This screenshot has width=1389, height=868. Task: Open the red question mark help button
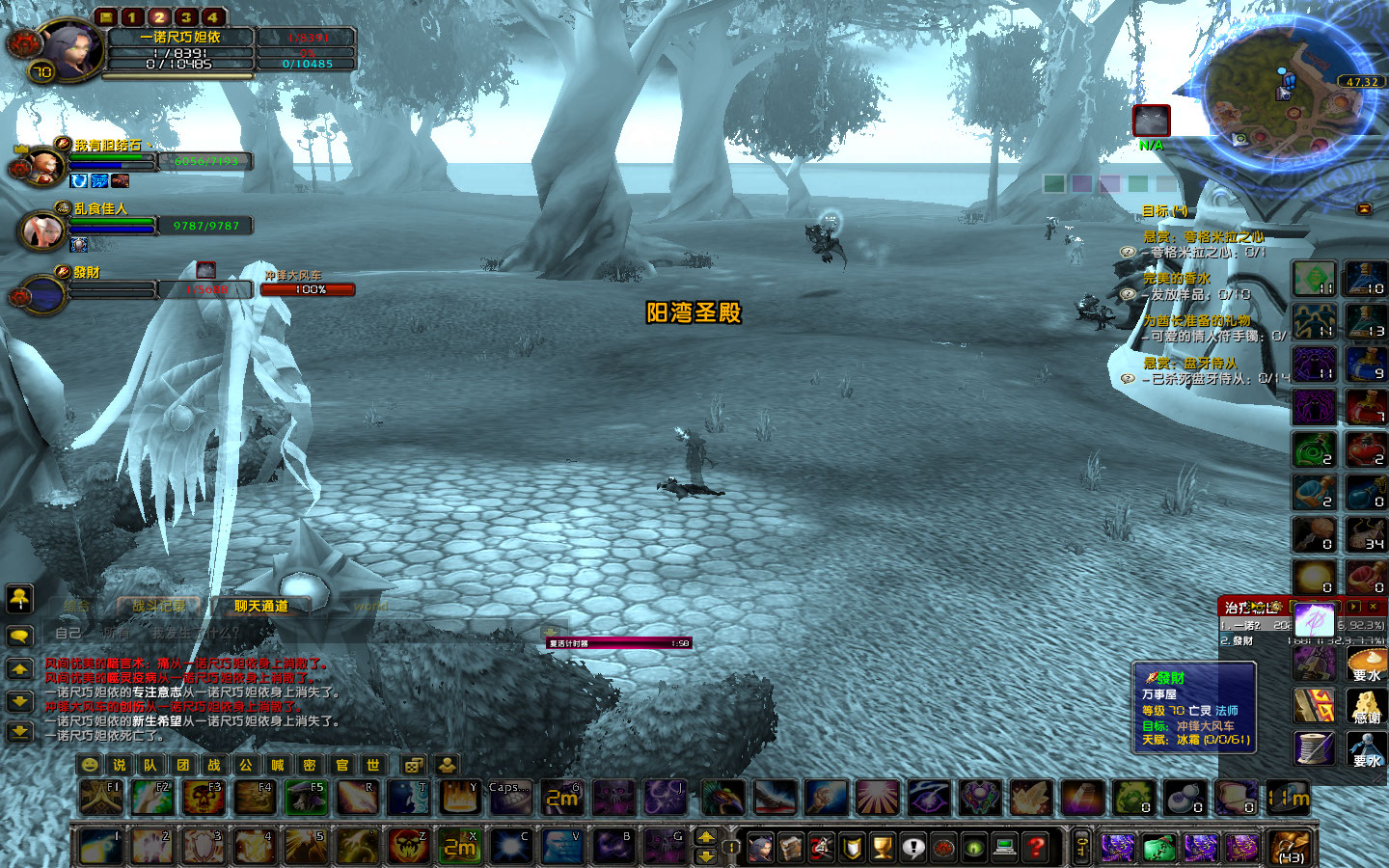(1036, 848)
